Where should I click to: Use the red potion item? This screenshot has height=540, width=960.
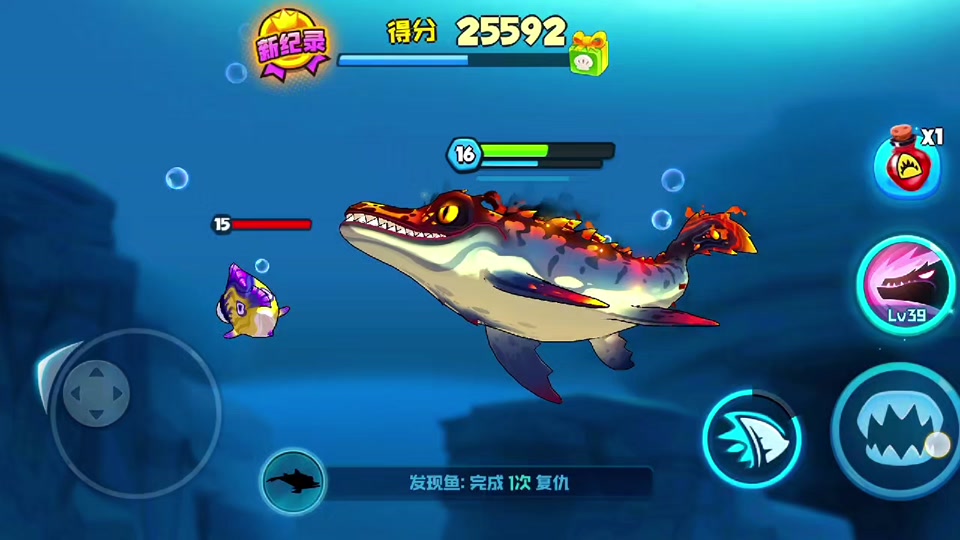(905, 162)
